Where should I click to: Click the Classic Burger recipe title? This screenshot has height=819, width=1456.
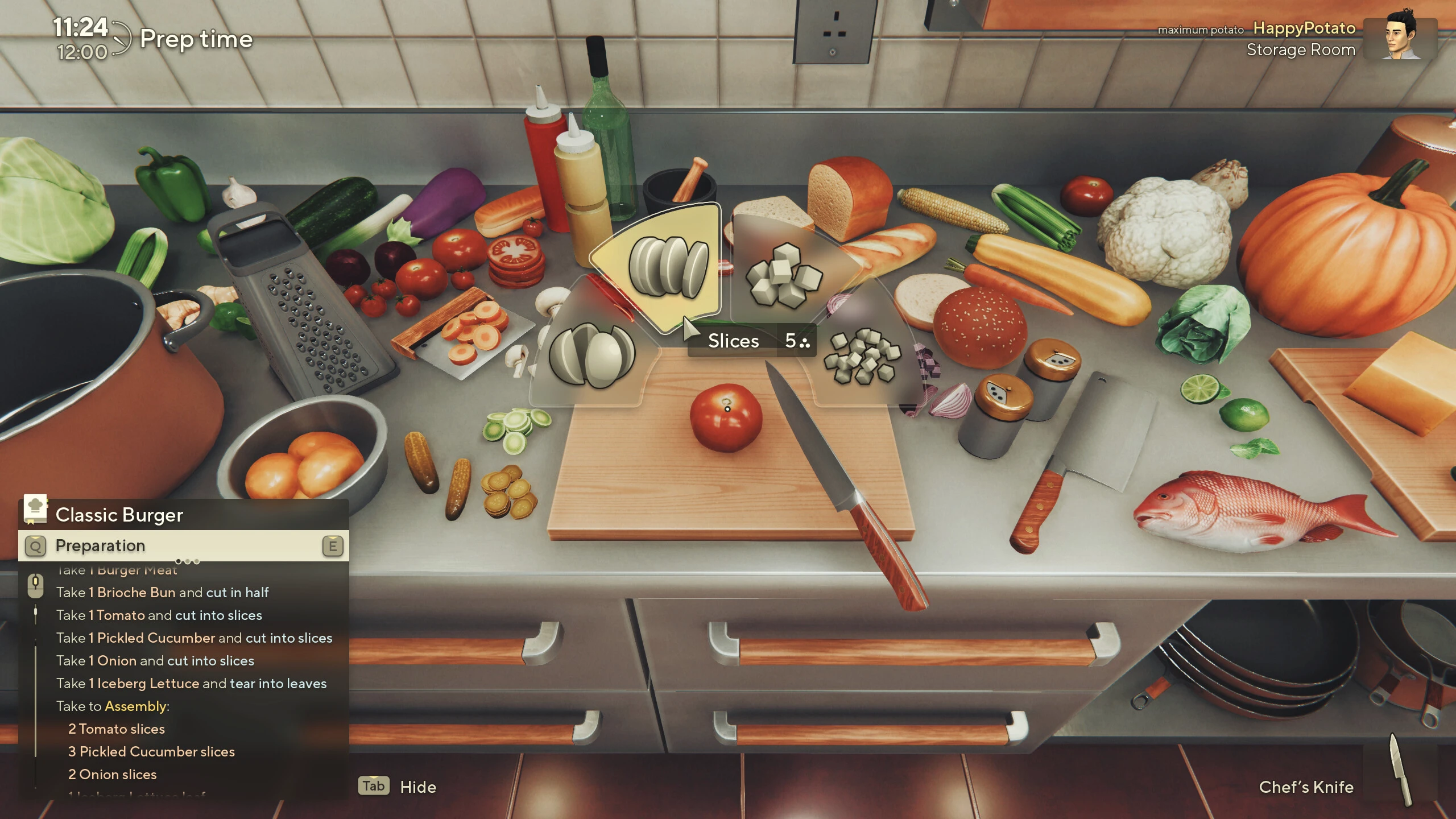click(119, 515)
